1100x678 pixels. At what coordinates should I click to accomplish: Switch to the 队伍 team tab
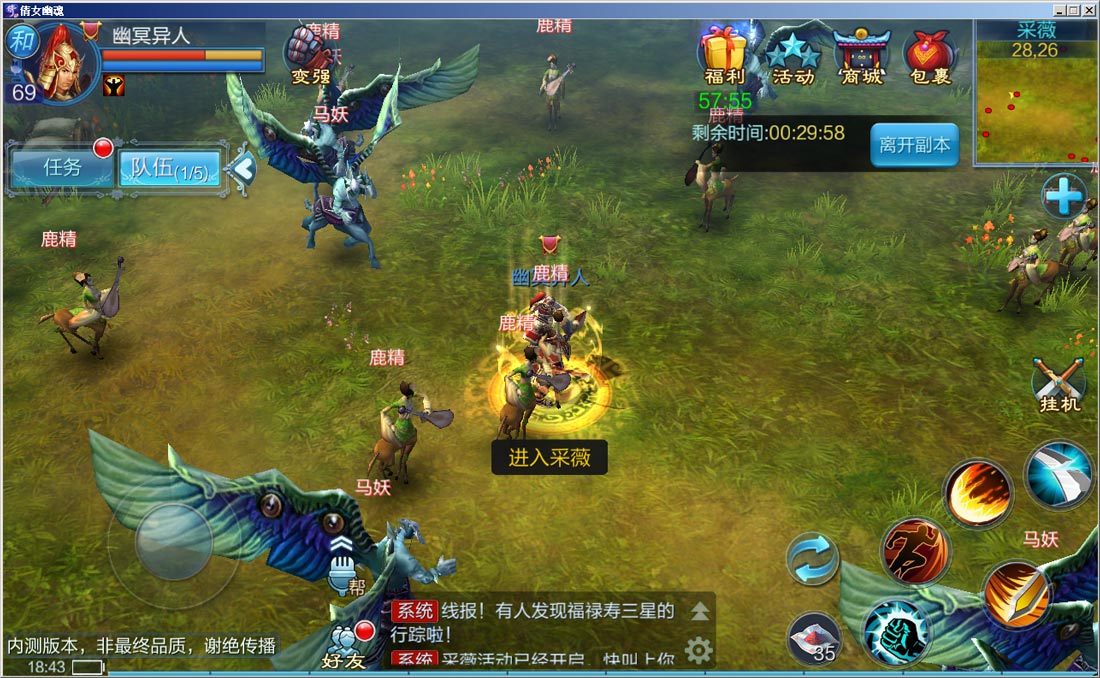(x=170, y=169)
